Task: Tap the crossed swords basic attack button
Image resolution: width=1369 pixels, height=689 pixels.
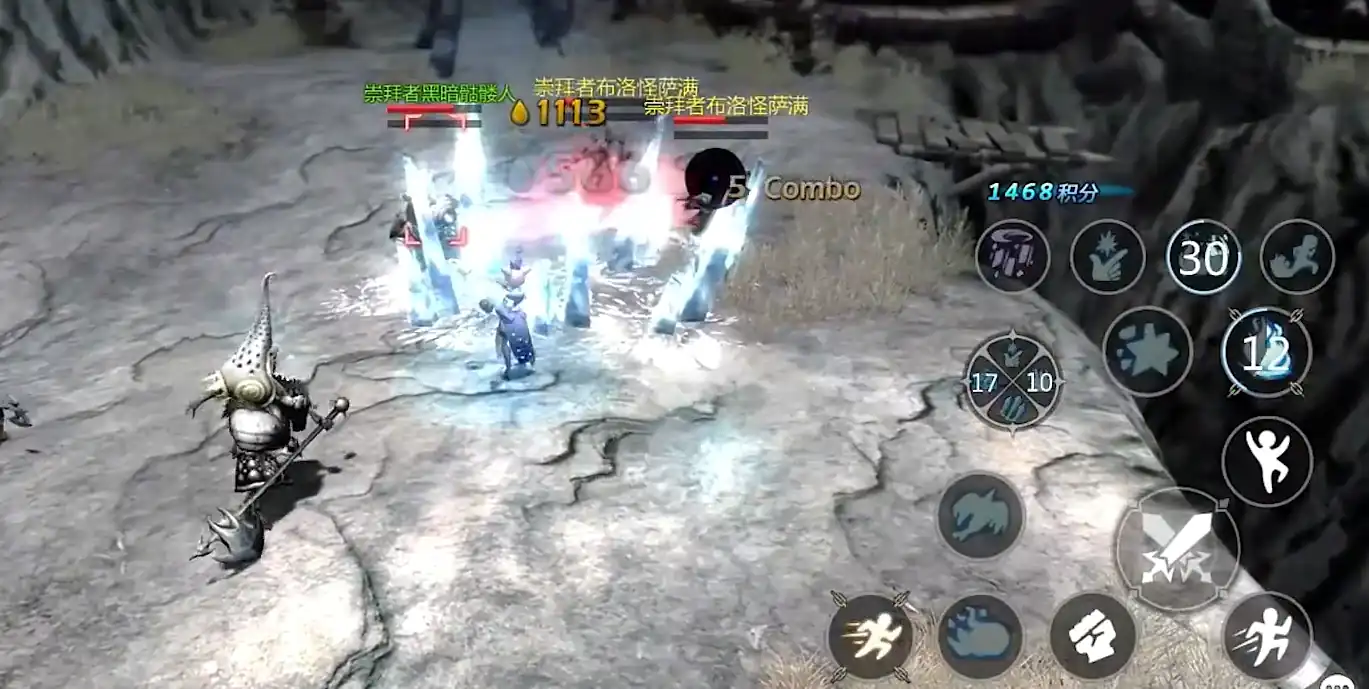Action: [x=1177, y=549]
